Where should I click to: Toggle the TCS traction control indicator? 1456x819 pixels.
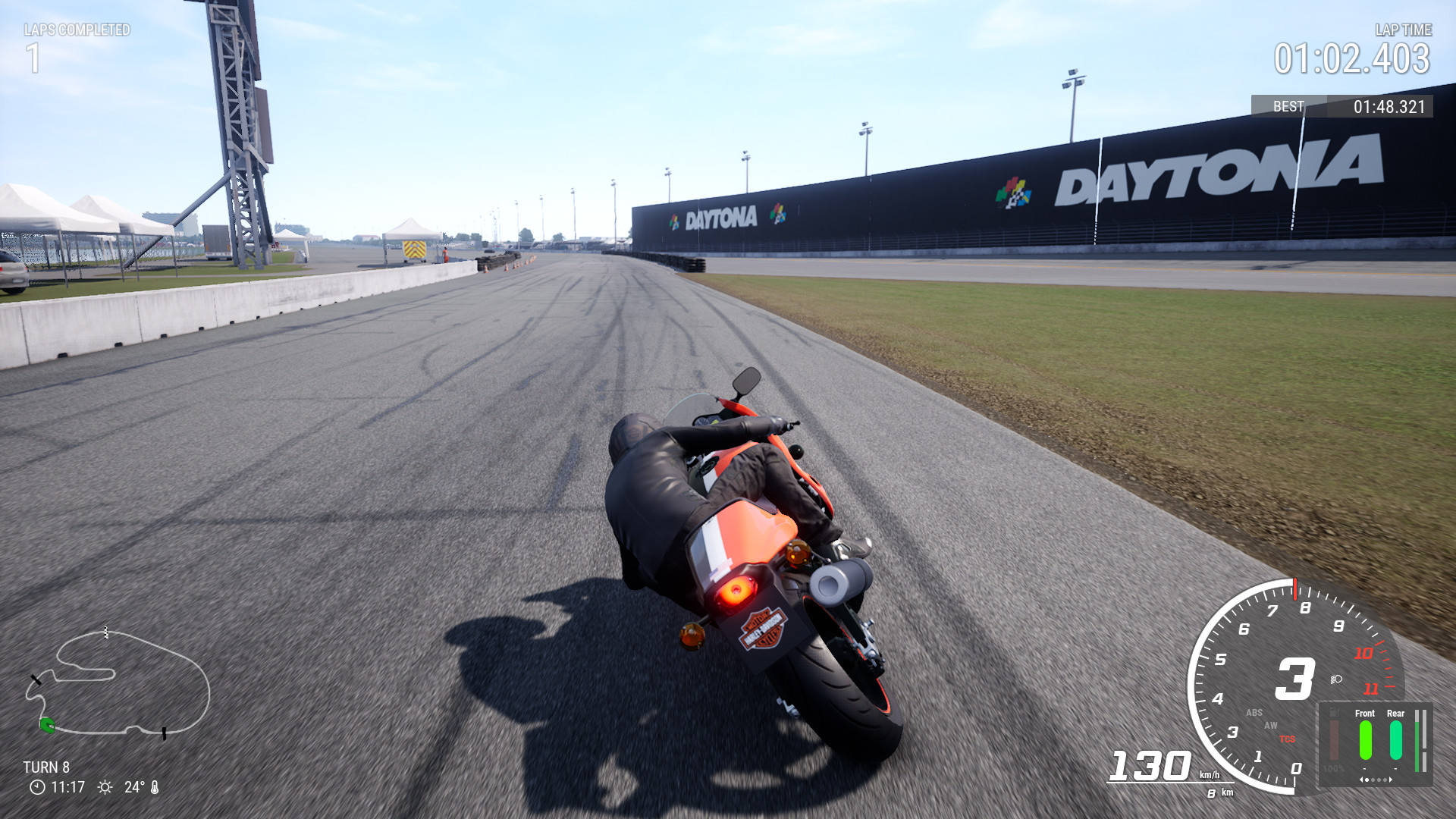tap(1287, 739)
